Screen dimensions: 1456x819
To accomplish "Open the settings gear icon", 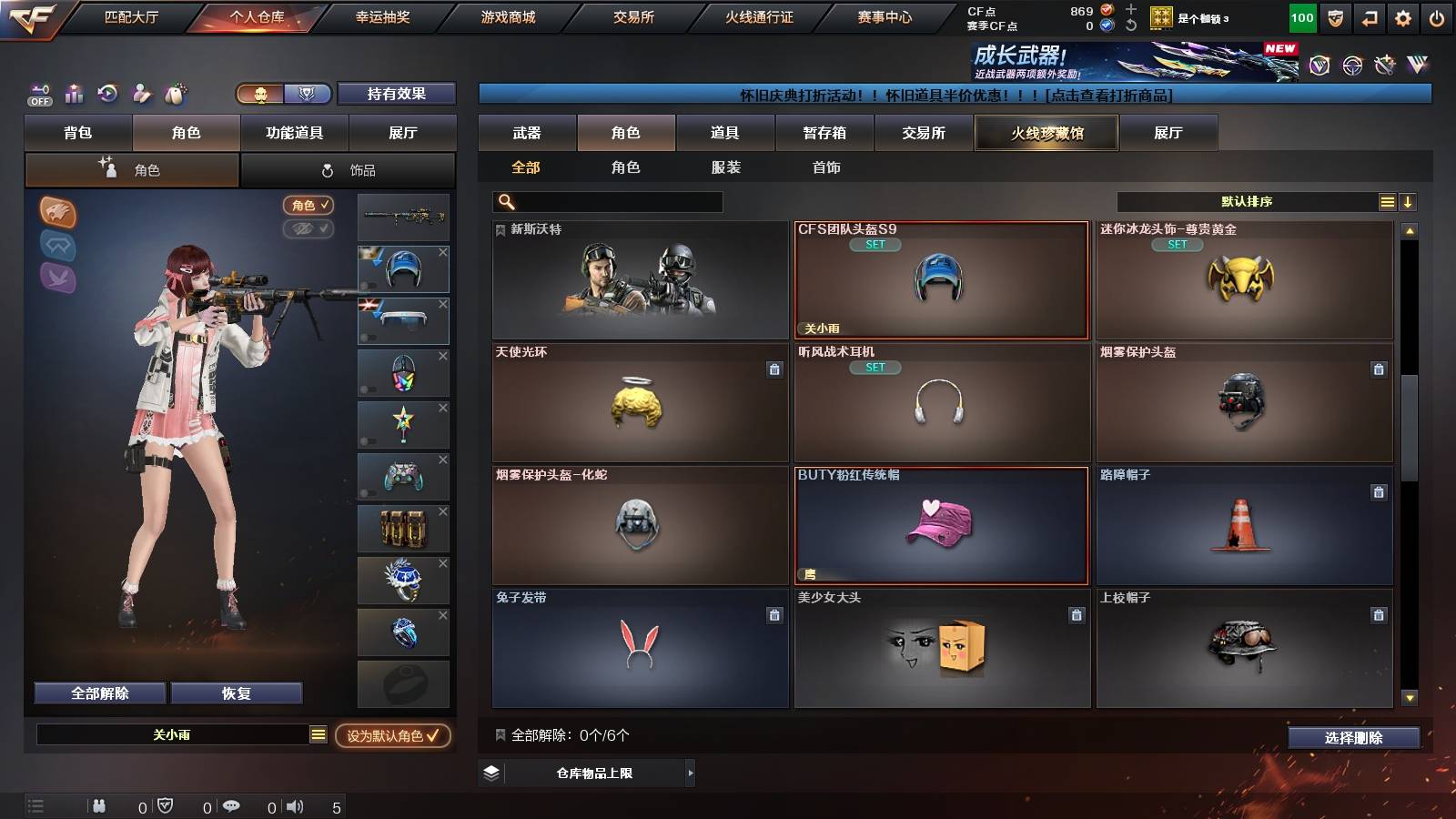I will click(1403, 15).
